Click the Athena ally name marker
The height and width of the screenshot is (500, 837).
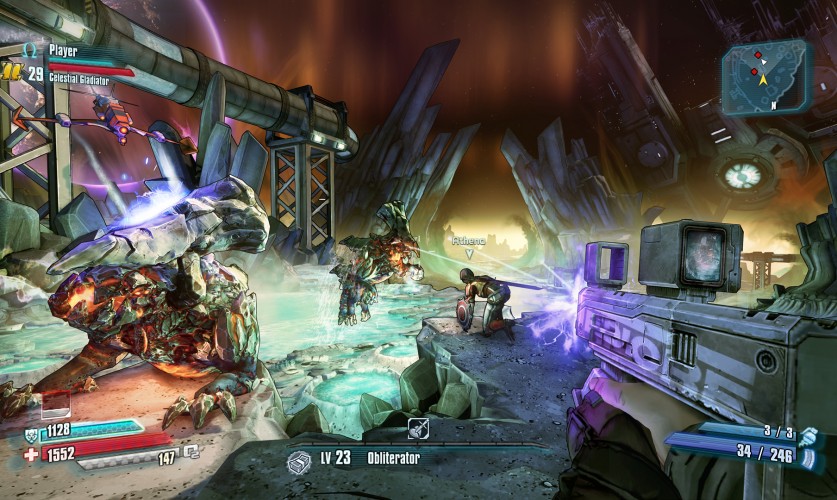coord(467,241)
